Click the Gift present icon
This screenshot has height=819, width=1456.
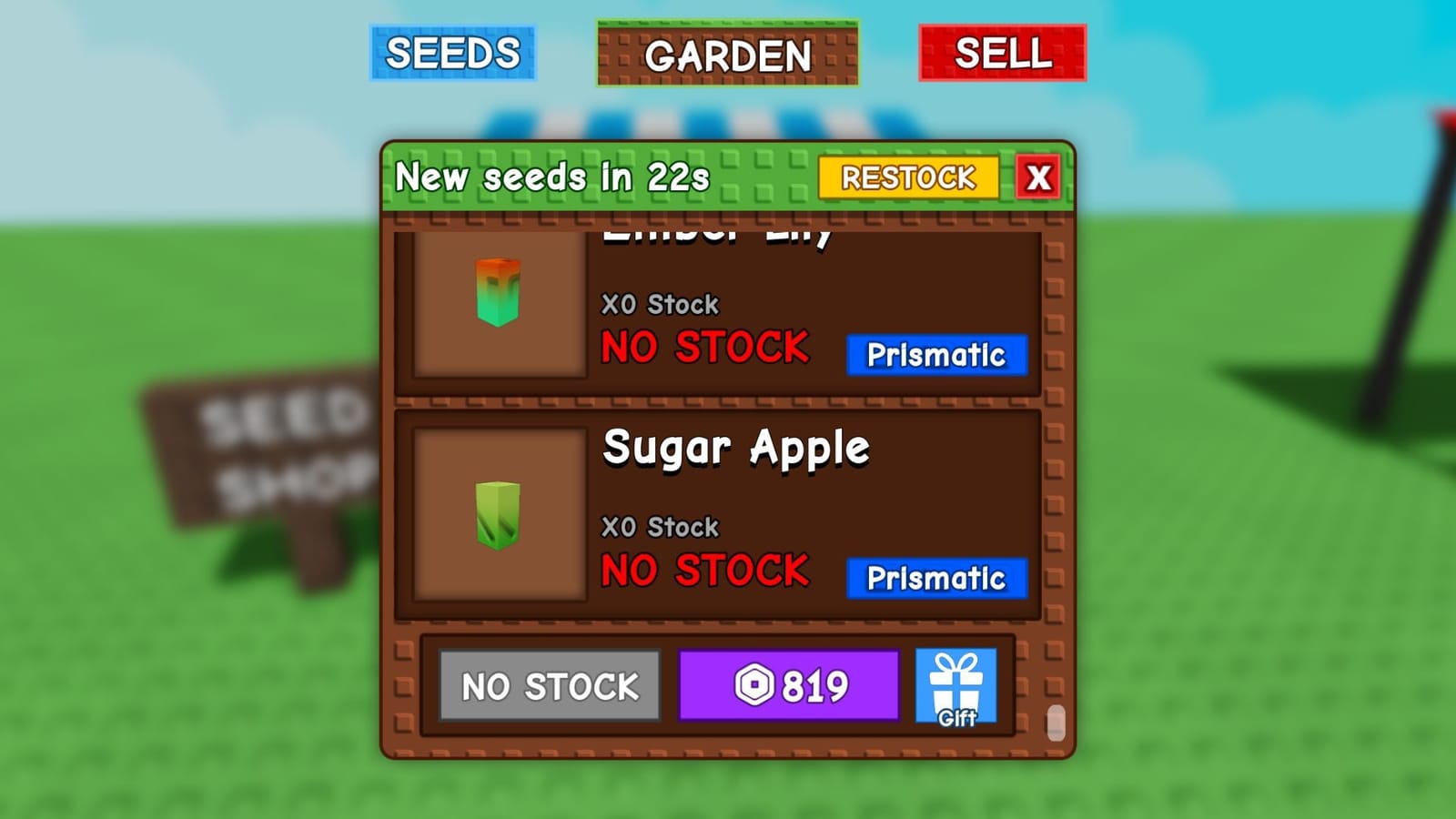[x=957, y=682]
